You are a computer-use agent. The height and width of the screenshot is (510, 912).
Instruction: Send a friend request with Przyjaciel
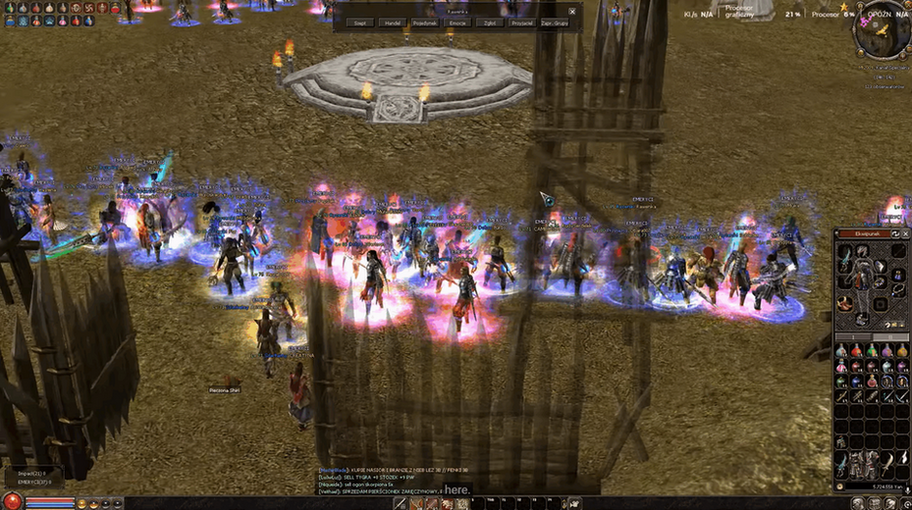tap(521, 22)
